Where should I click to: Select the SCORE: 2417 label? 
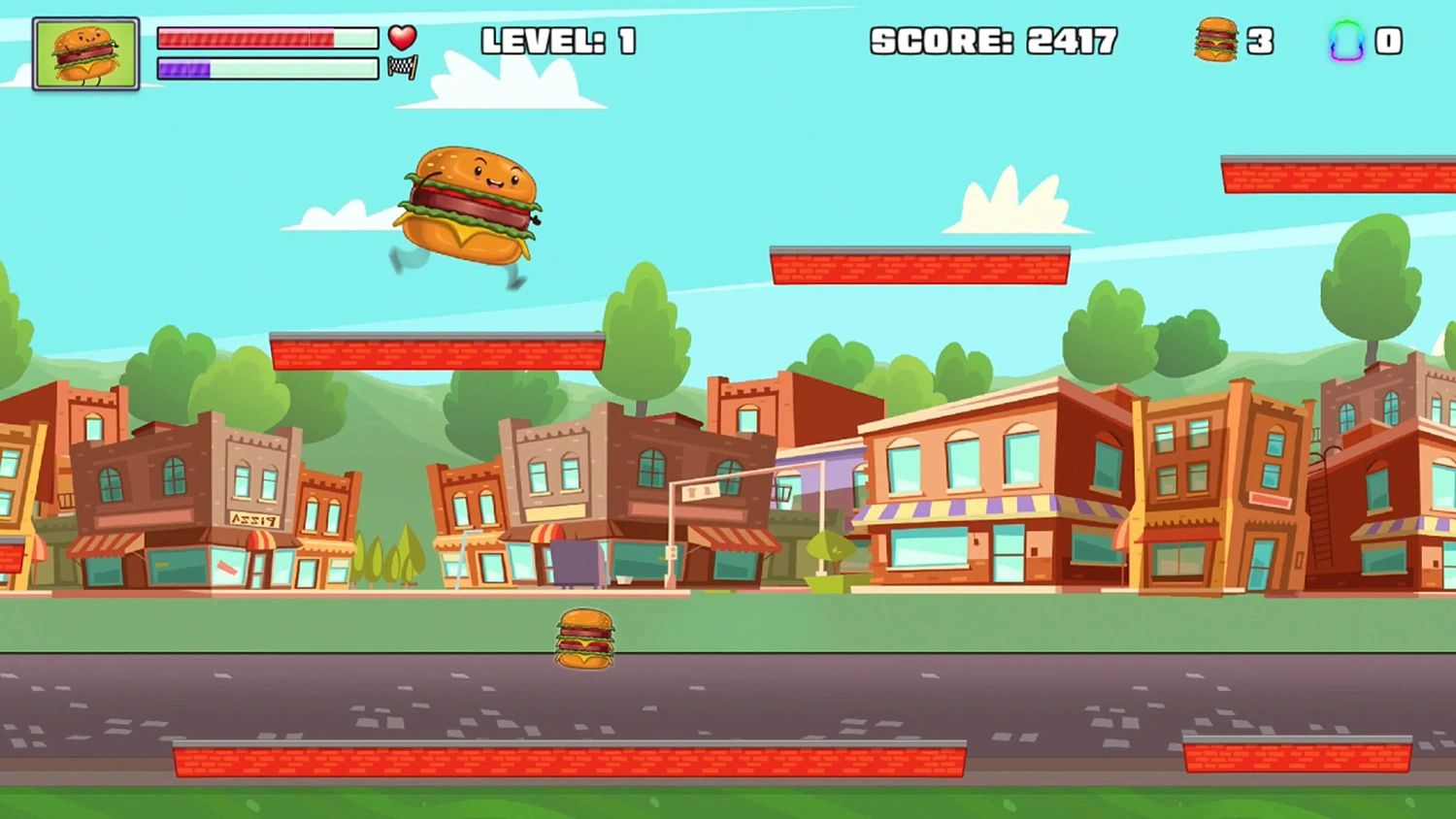tap(993, 41)
